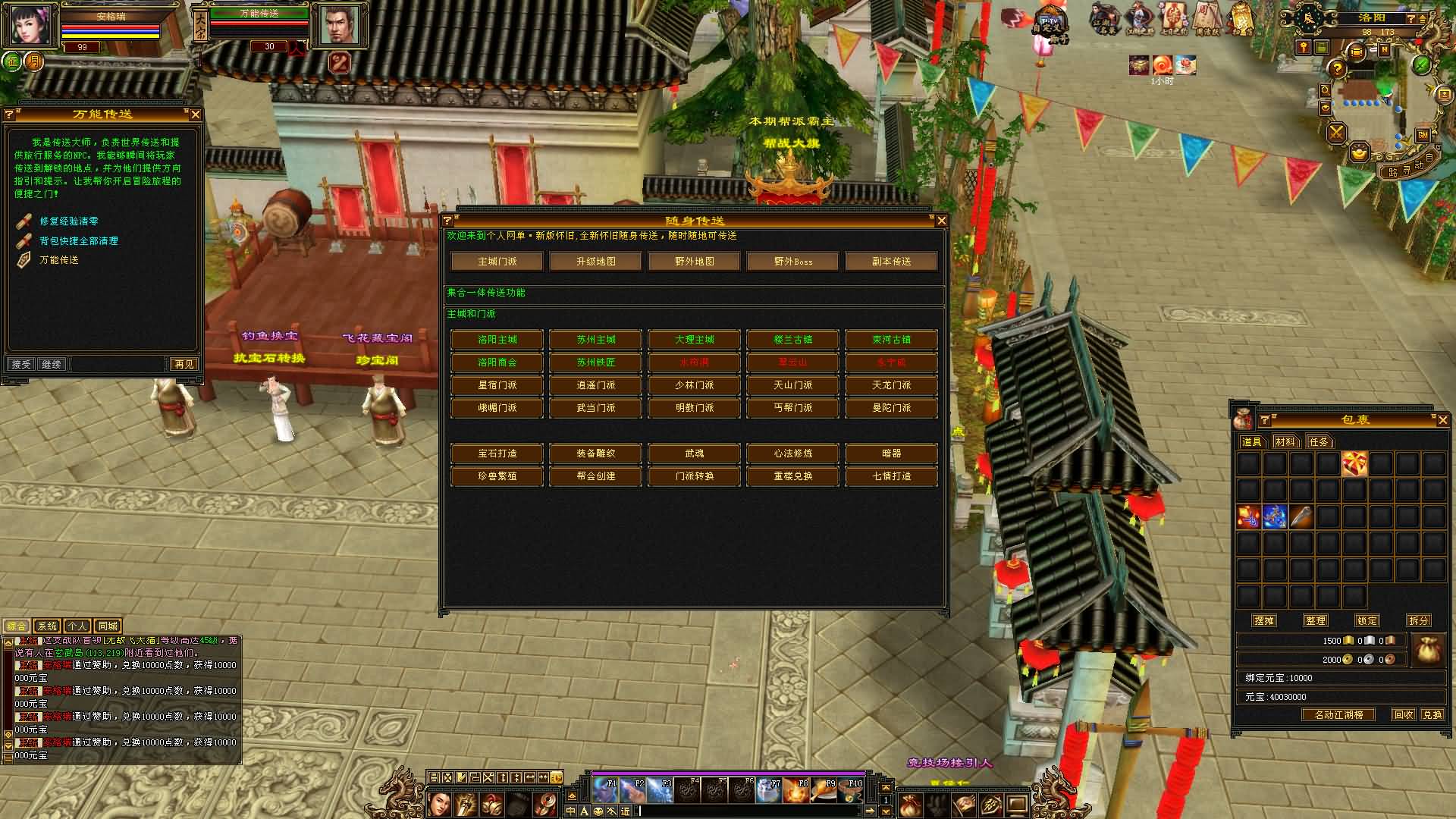1456x819 pixels.
Task: Select the 少林门派 teleport button
Action: coord(694,385)
